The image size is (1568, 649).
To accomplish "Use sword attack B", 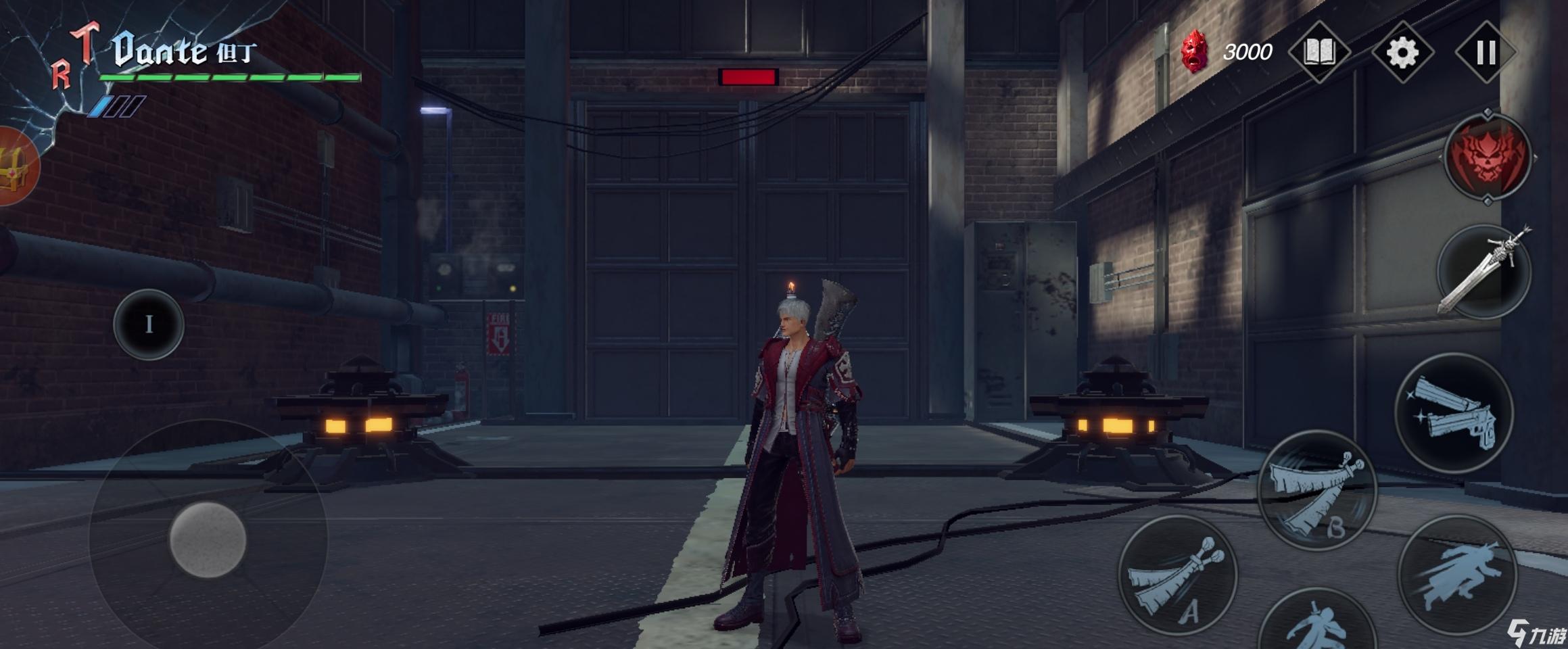I will click(x=1316, y=490).
